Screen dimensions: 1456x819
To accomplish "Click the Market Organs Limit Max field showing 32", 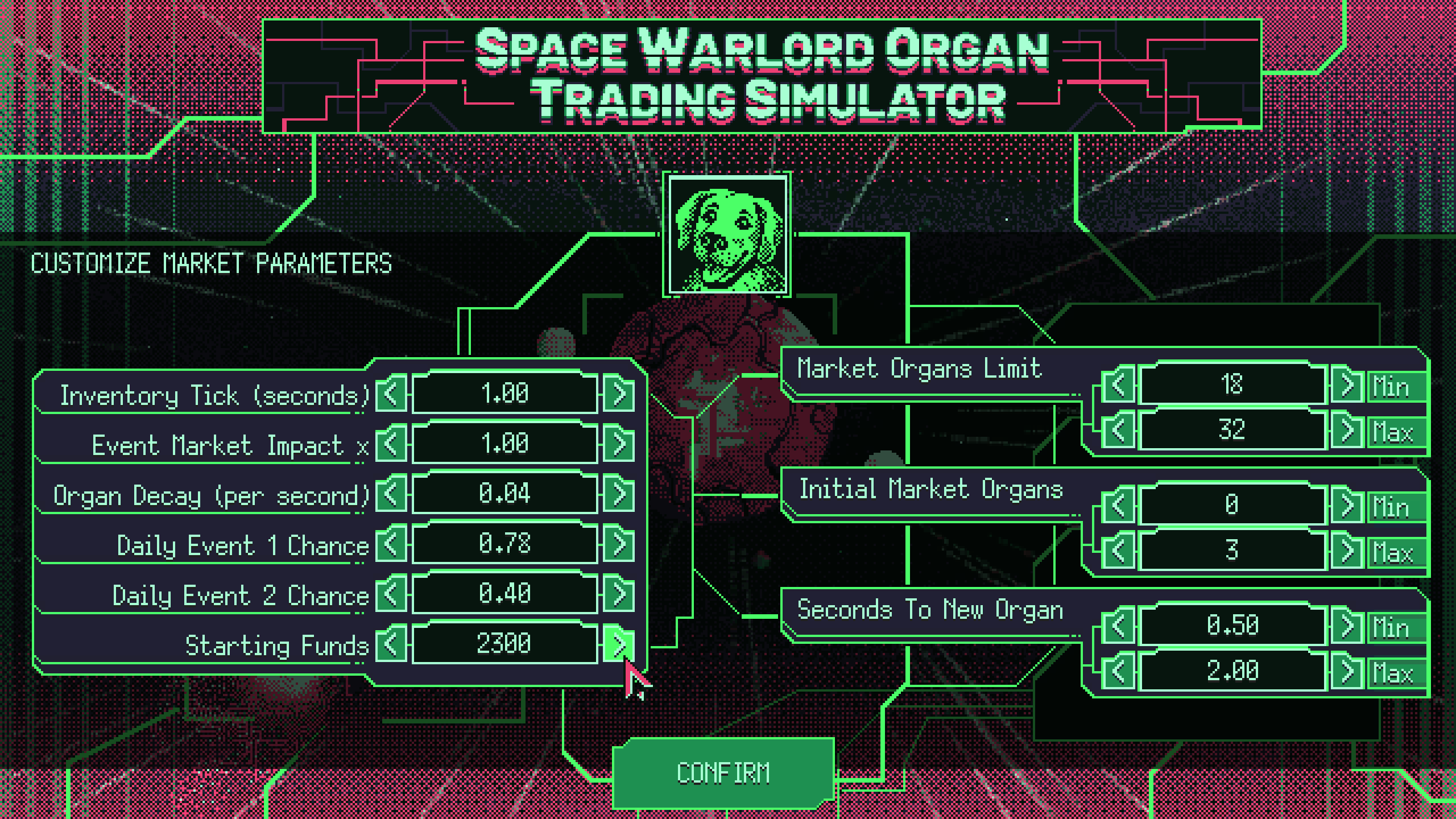I will point(1234,432).
